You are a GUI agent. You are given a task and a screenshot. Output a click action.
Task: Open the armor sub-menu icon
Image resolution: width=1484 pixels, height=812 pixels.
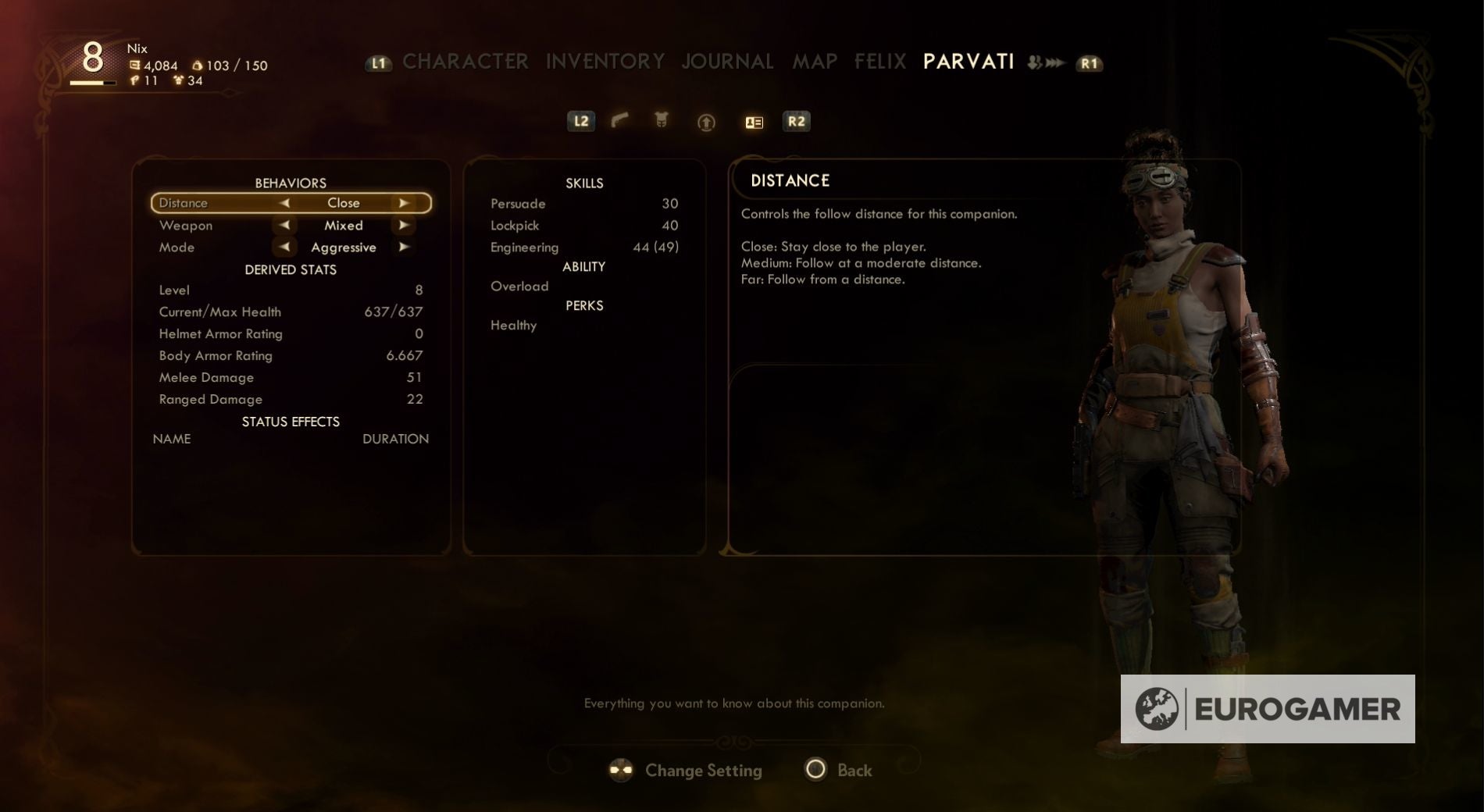coord(662,121)
